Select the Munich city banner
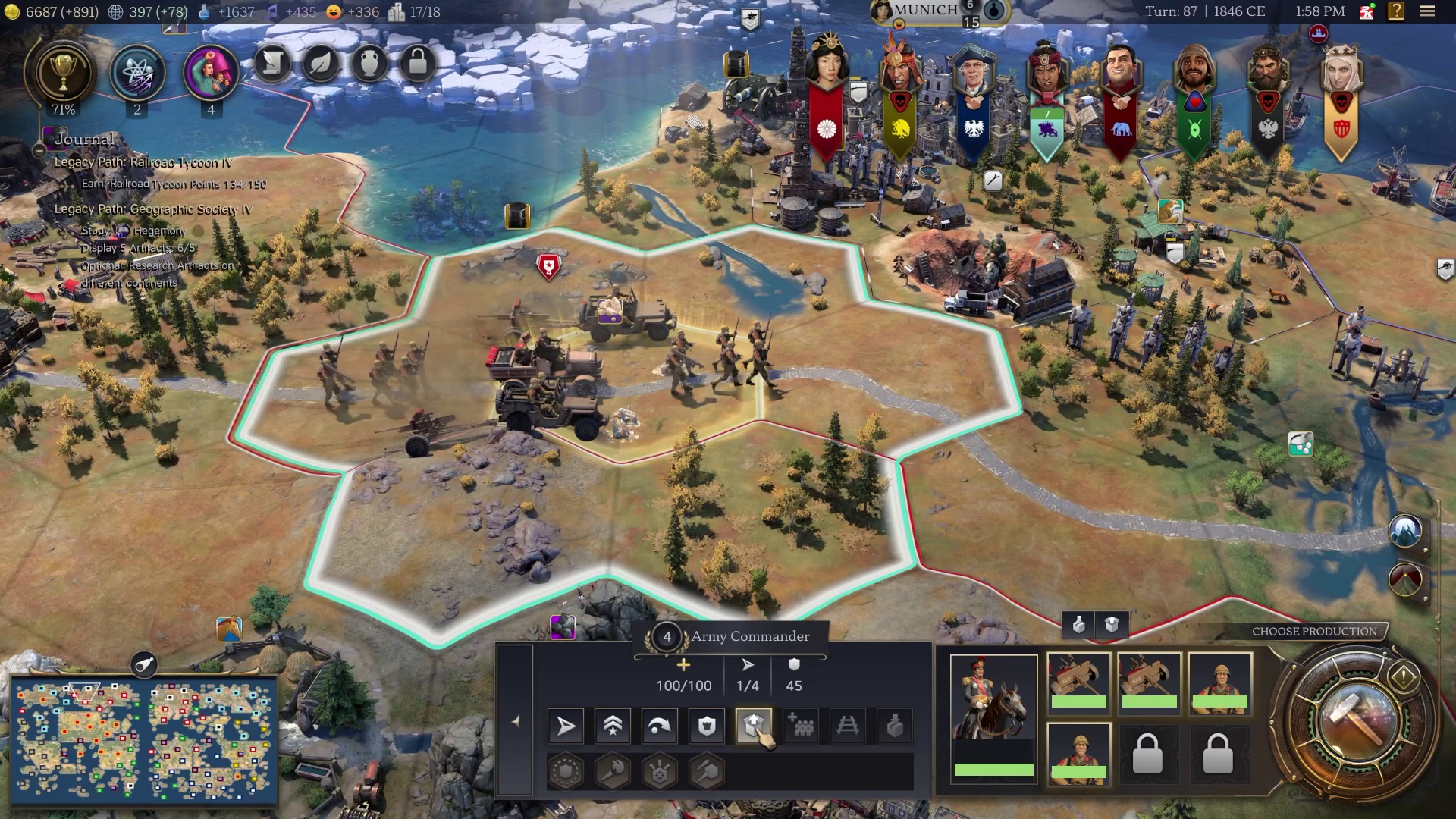The height and width of the screenshot is (819, 1456). pos(925,11)
